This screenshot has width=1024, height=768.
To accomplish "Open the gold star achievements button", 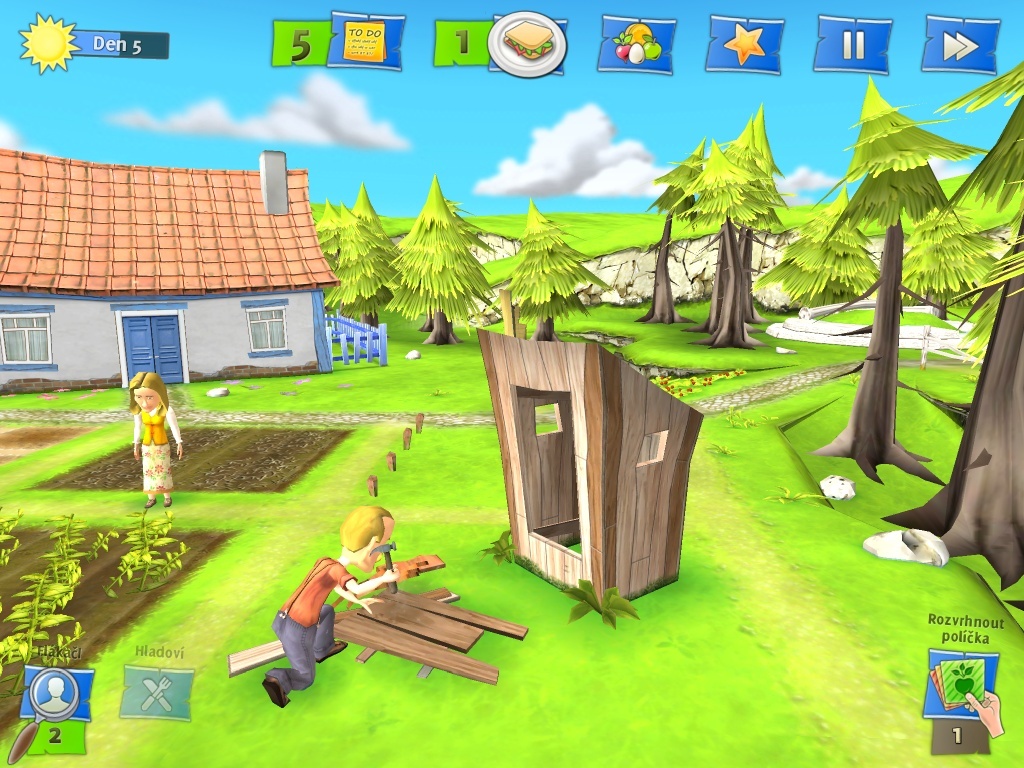I will pyautogui.click(x=744, y=45).
